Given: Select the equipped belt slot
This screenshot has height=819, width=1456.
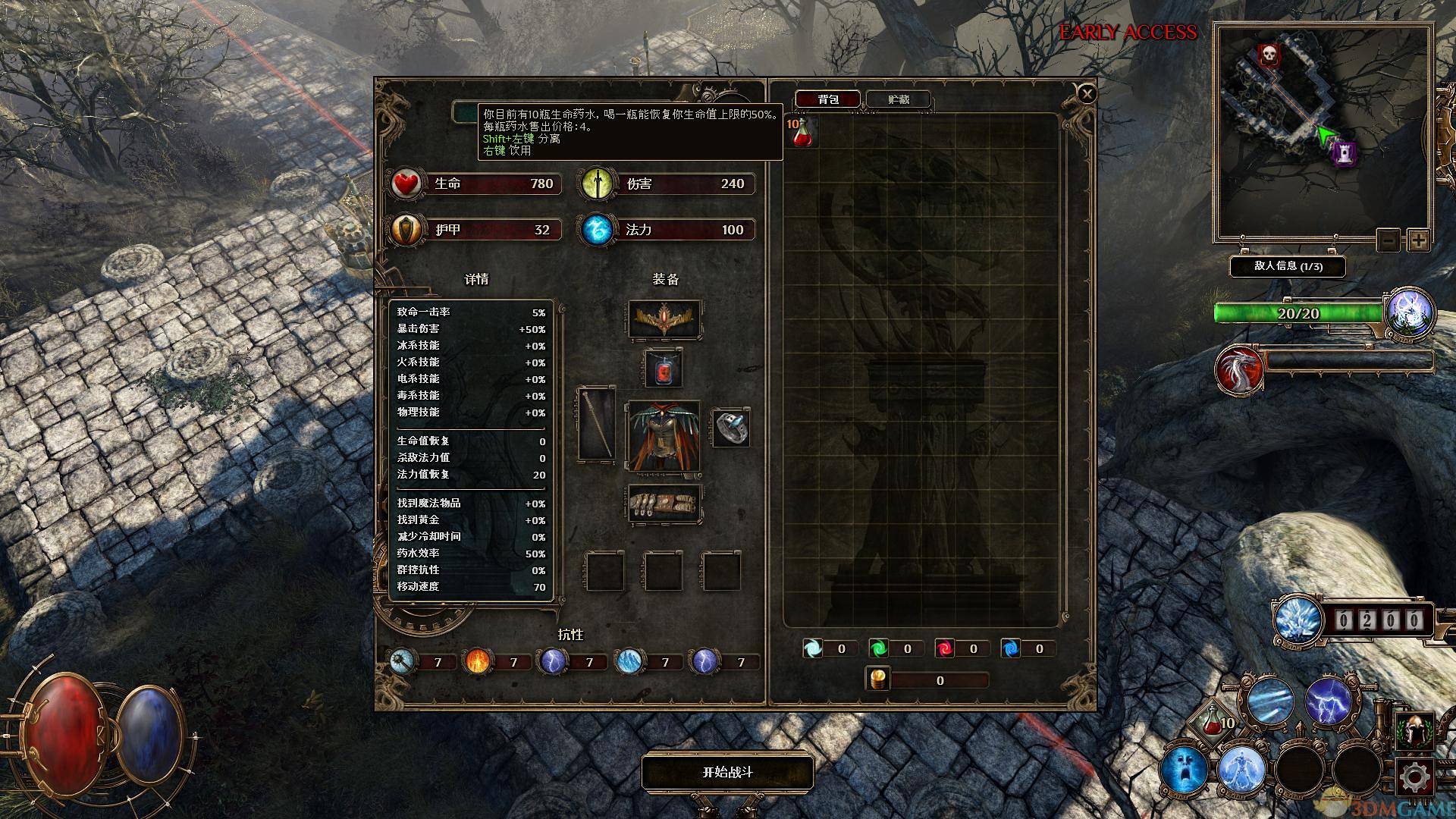Looking at the screenshot, I should tap(664, 504).
